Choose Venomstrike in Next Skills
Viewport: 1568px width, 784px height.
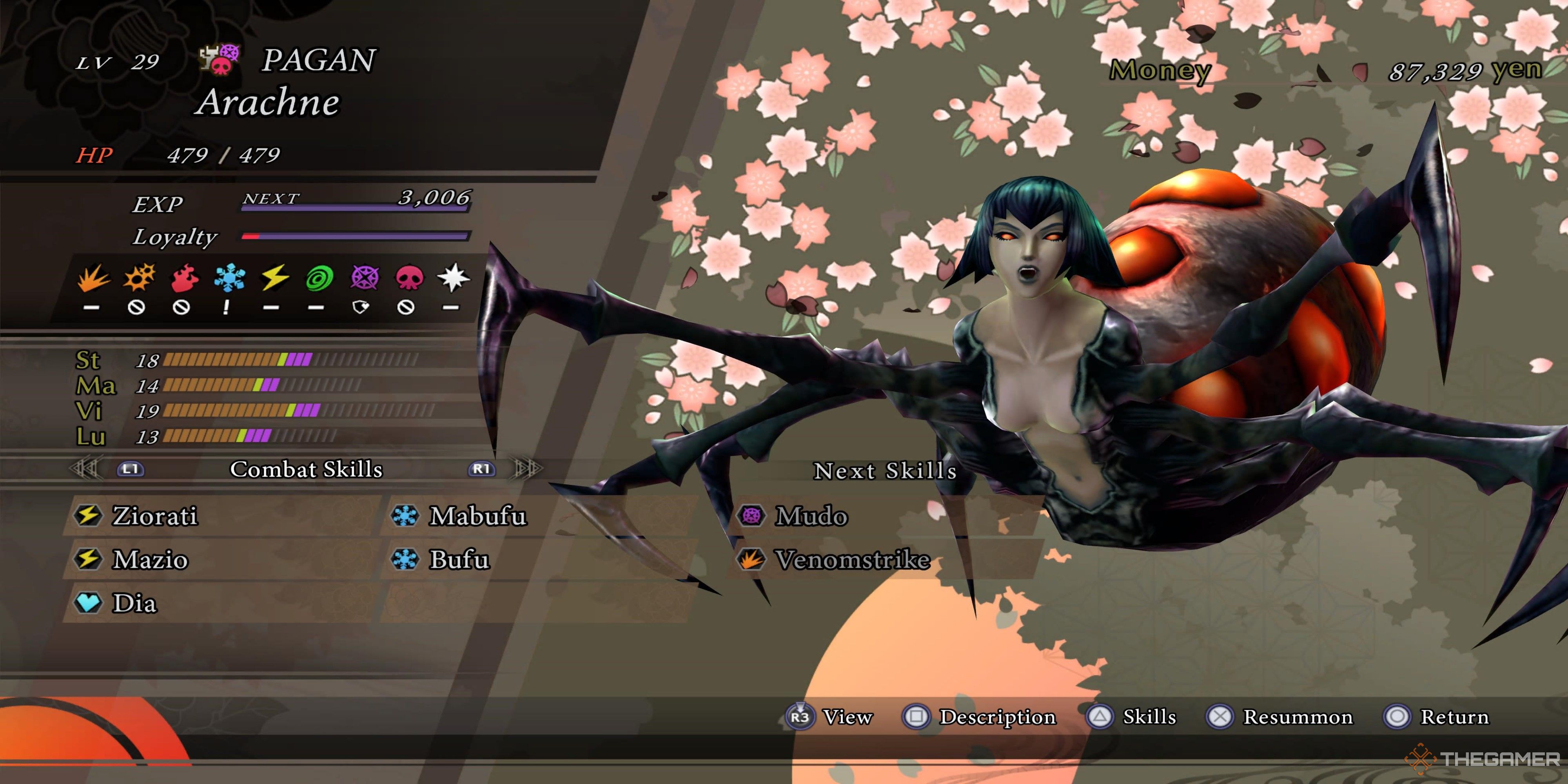tap(852, 560)
